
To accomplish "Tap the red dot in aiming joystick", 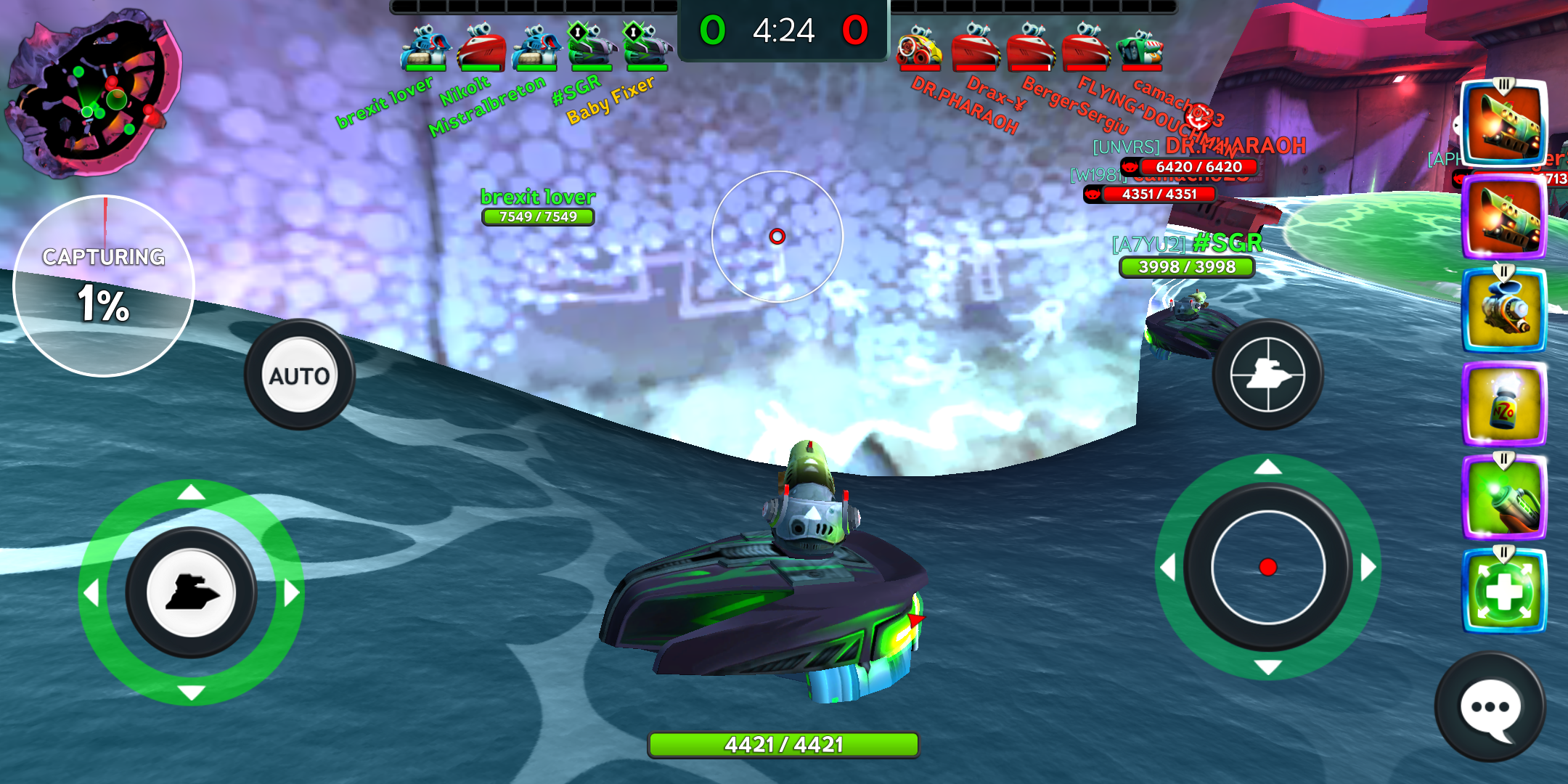I will (1267, 567).
